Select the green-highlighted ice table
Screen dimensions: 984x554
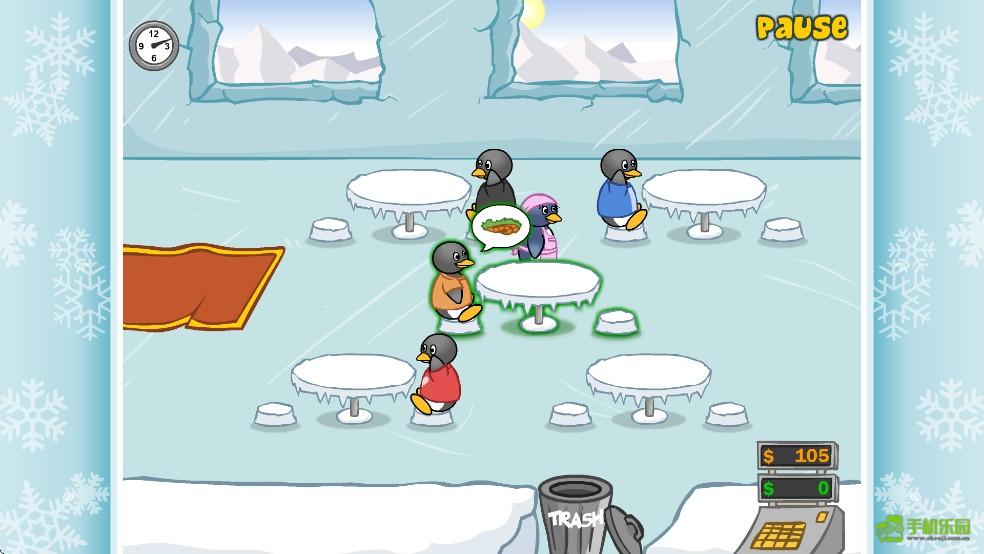click(x=538, y=283)
